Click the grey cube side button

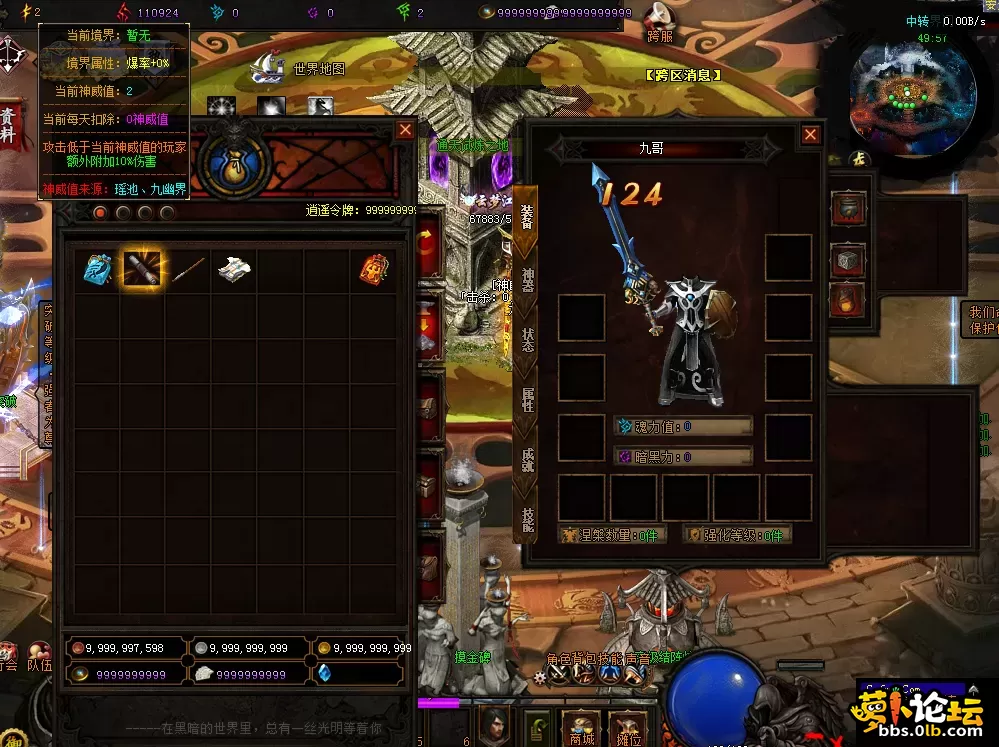[x=847, y=259]
